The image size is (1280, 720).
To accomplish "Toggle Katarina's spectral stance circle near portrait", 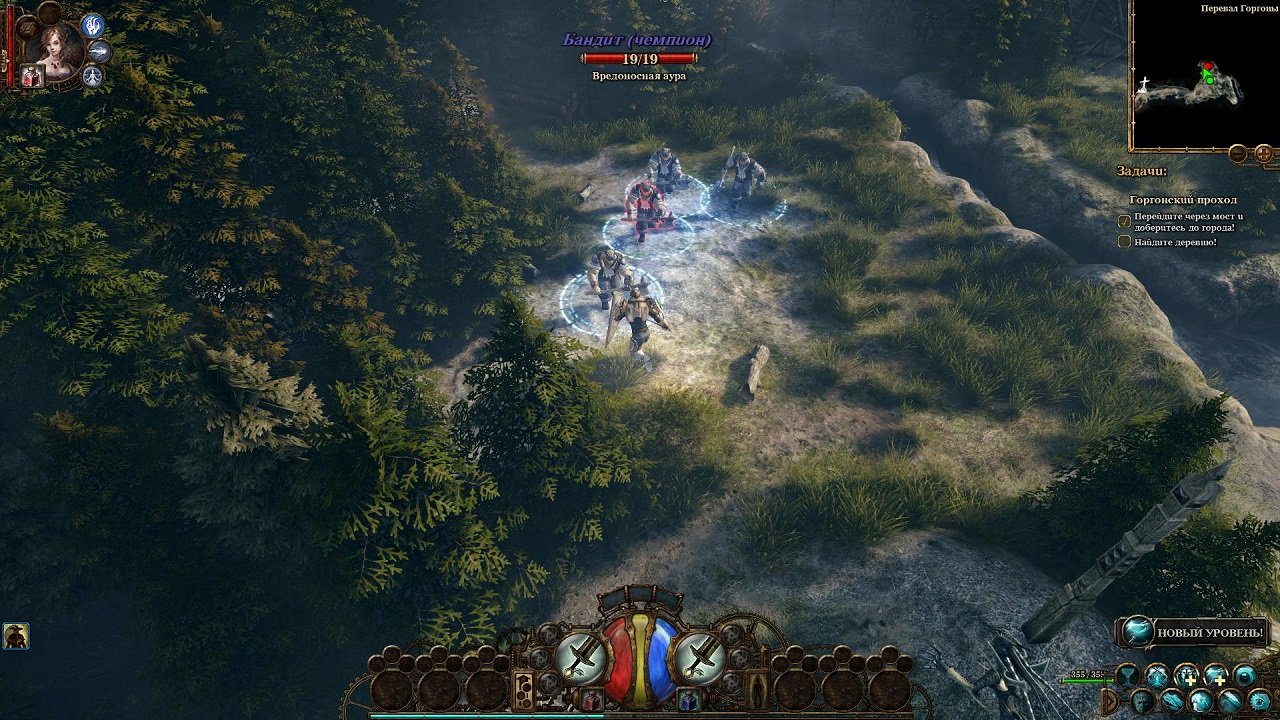I will pos(92,75).
